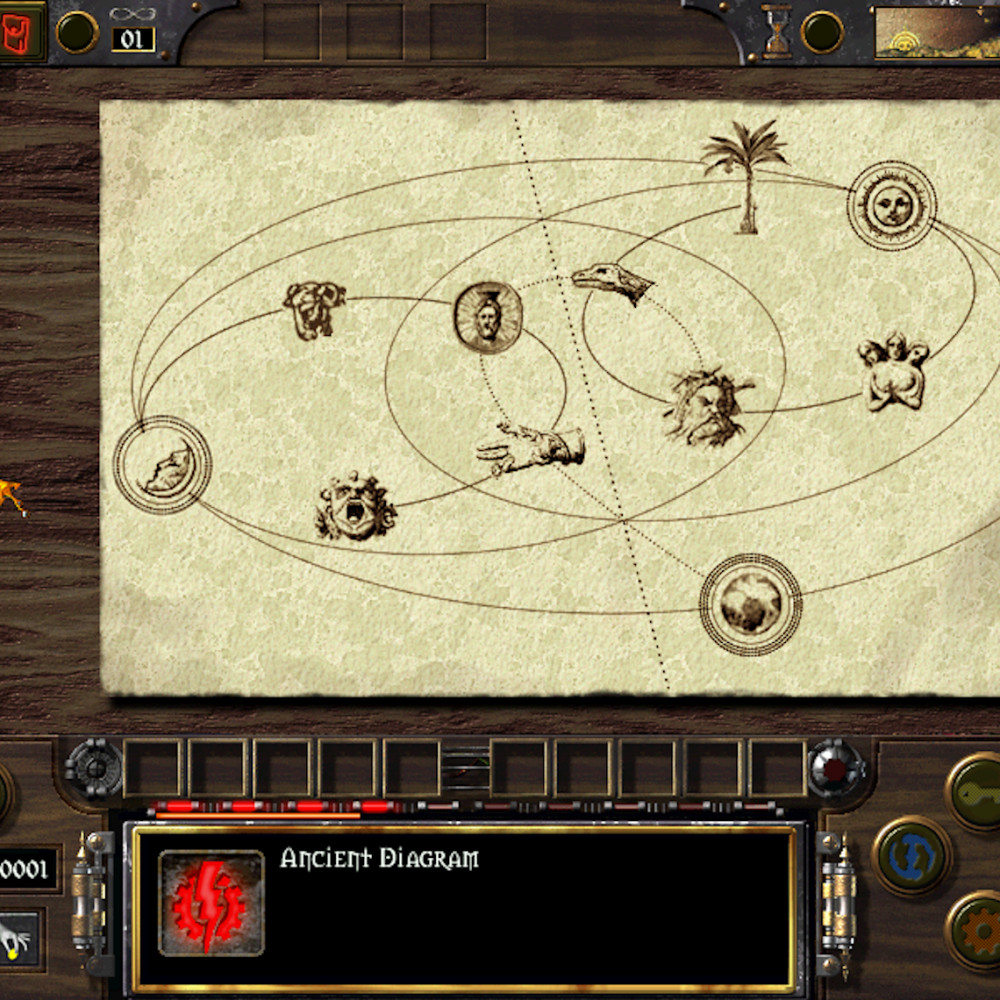This screenshot has width=1000, height=1000.
Task: Click the gold key round button
Action: pyautogui.click(x=976, y=791)
